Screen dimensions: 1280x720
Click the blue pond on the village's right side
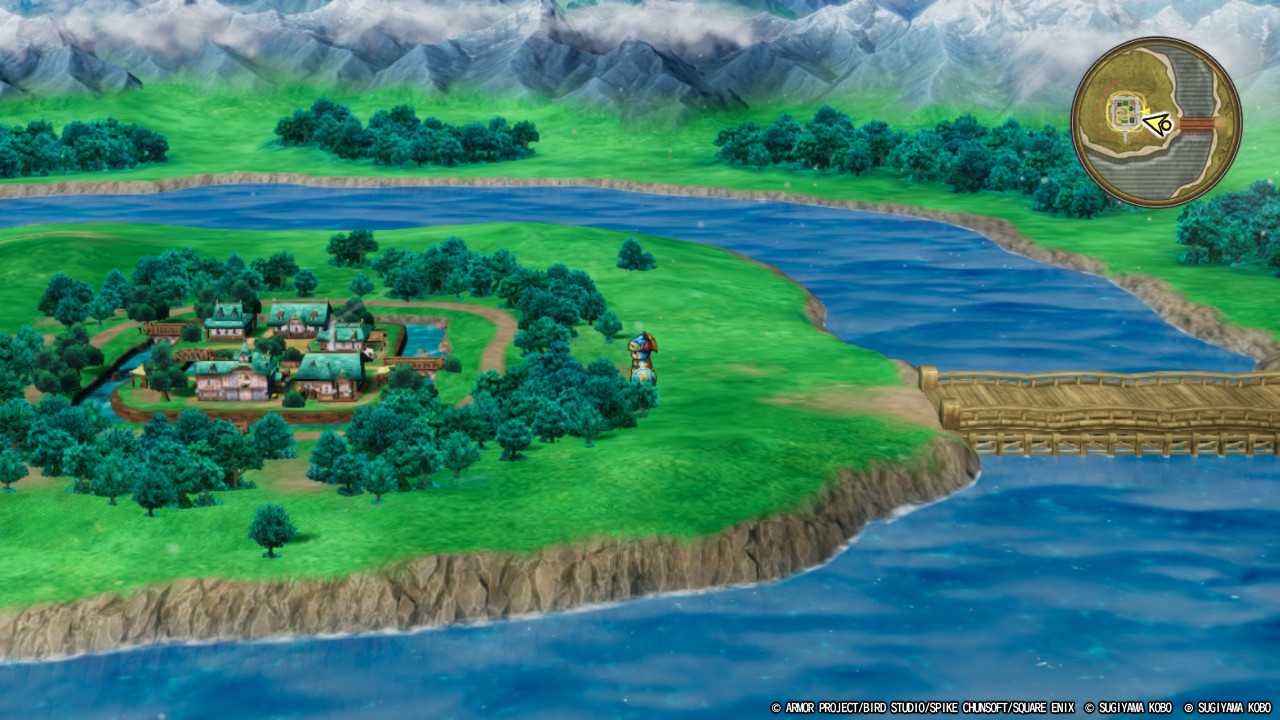(425, 335)
